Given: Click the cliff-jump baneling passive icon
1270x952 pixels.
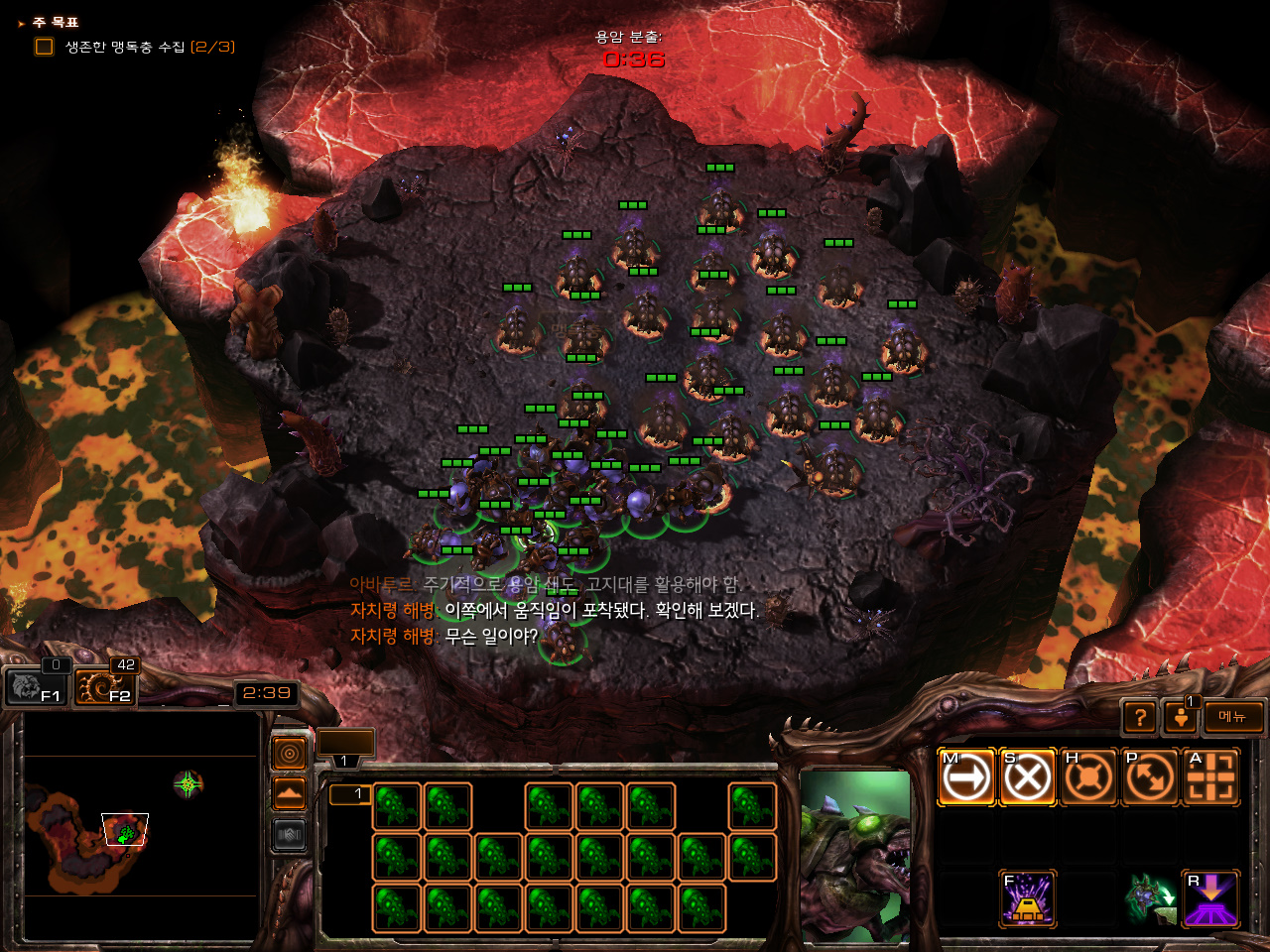Looking at the screenshot, I should pyautogui.click(x=1150, y=898).
